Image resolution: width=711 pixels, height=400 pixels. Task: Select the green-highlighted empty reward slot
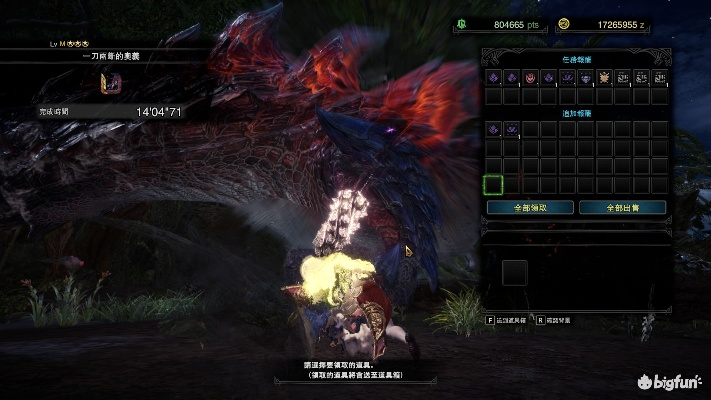coord(493,184)
